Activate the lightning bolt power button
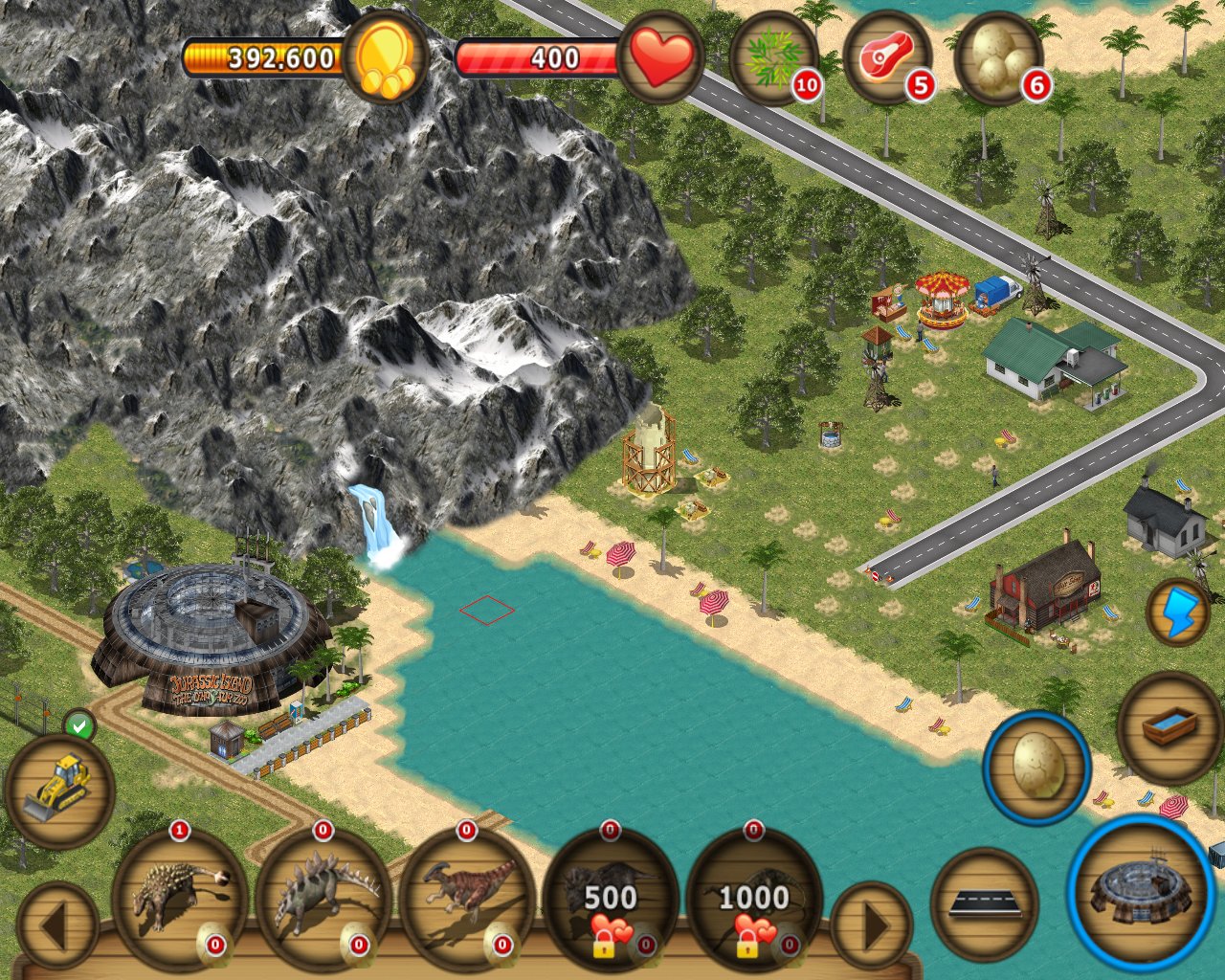This screenshot has width=1225, height=980. 1178,612
